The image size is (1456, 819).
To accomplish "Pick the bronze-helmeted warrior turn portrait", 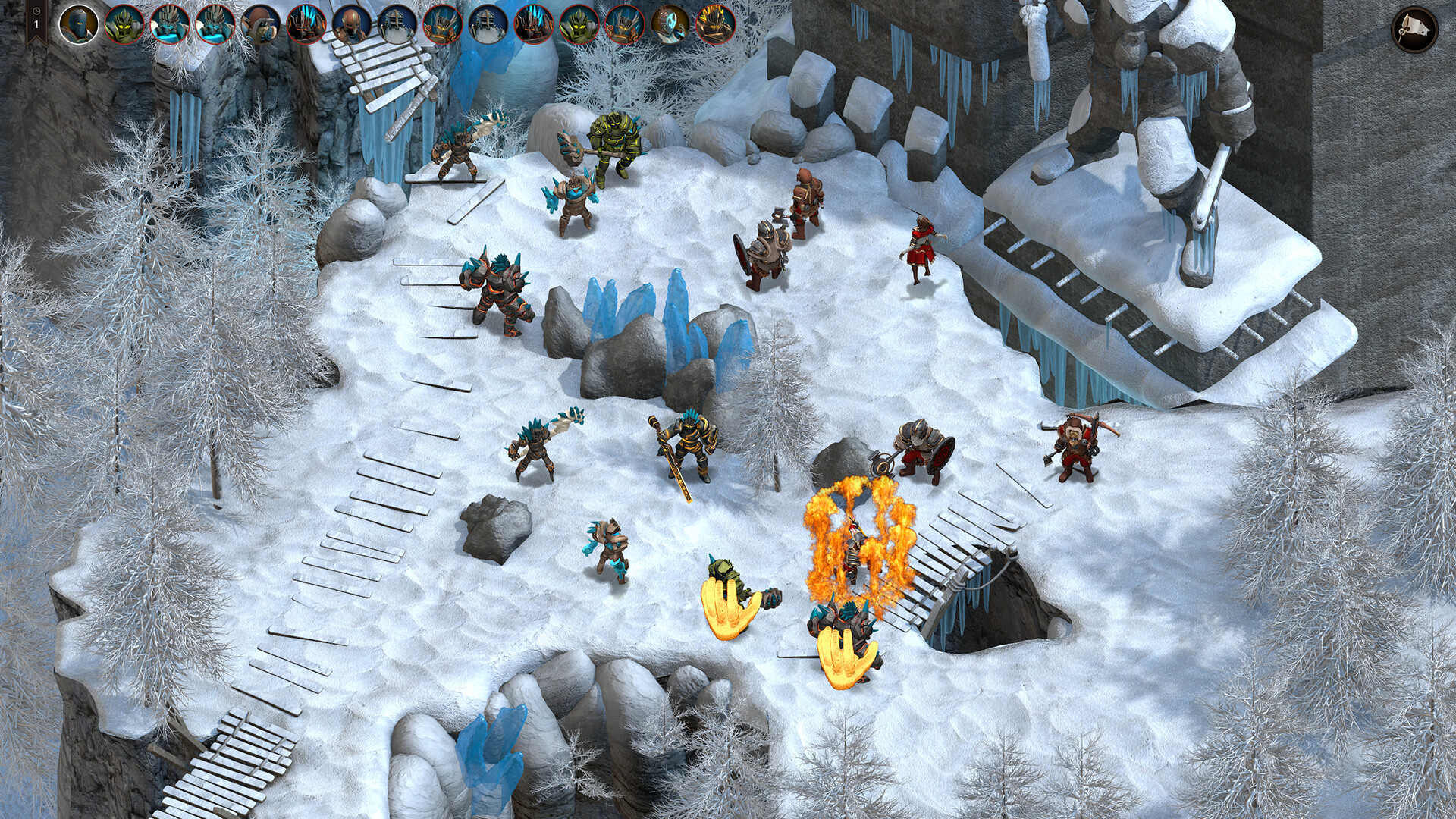I will click(351, 24).
